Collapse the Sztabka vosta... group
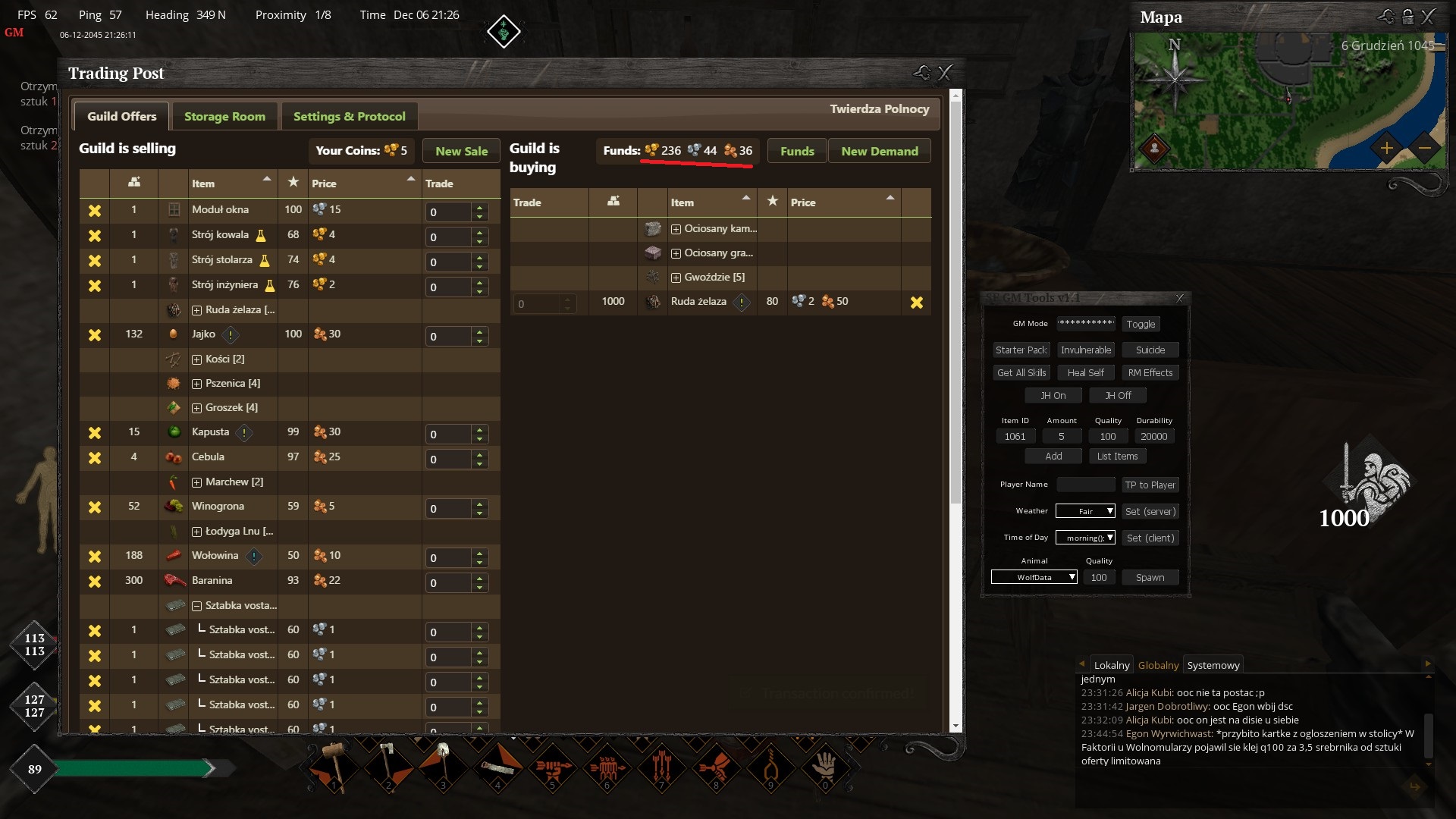1456x819 pixels. click(196, 606)
